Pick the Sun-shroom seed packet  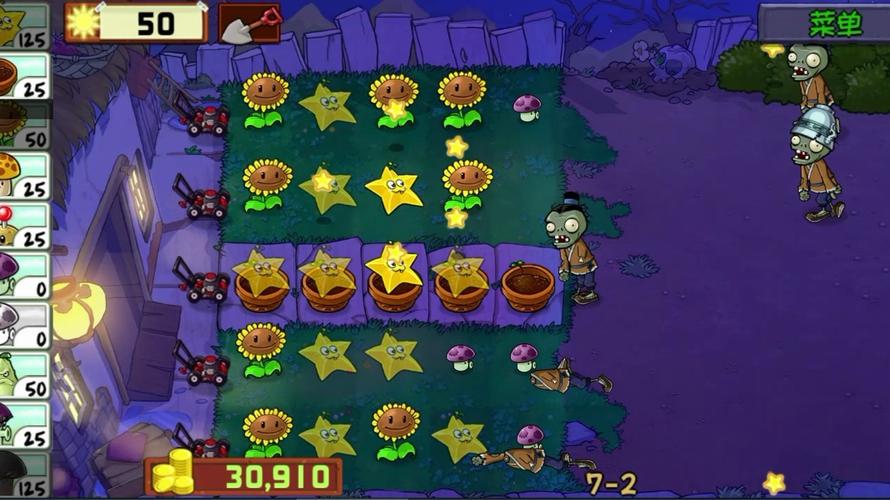pyautogui.click(x=24, y=175)
